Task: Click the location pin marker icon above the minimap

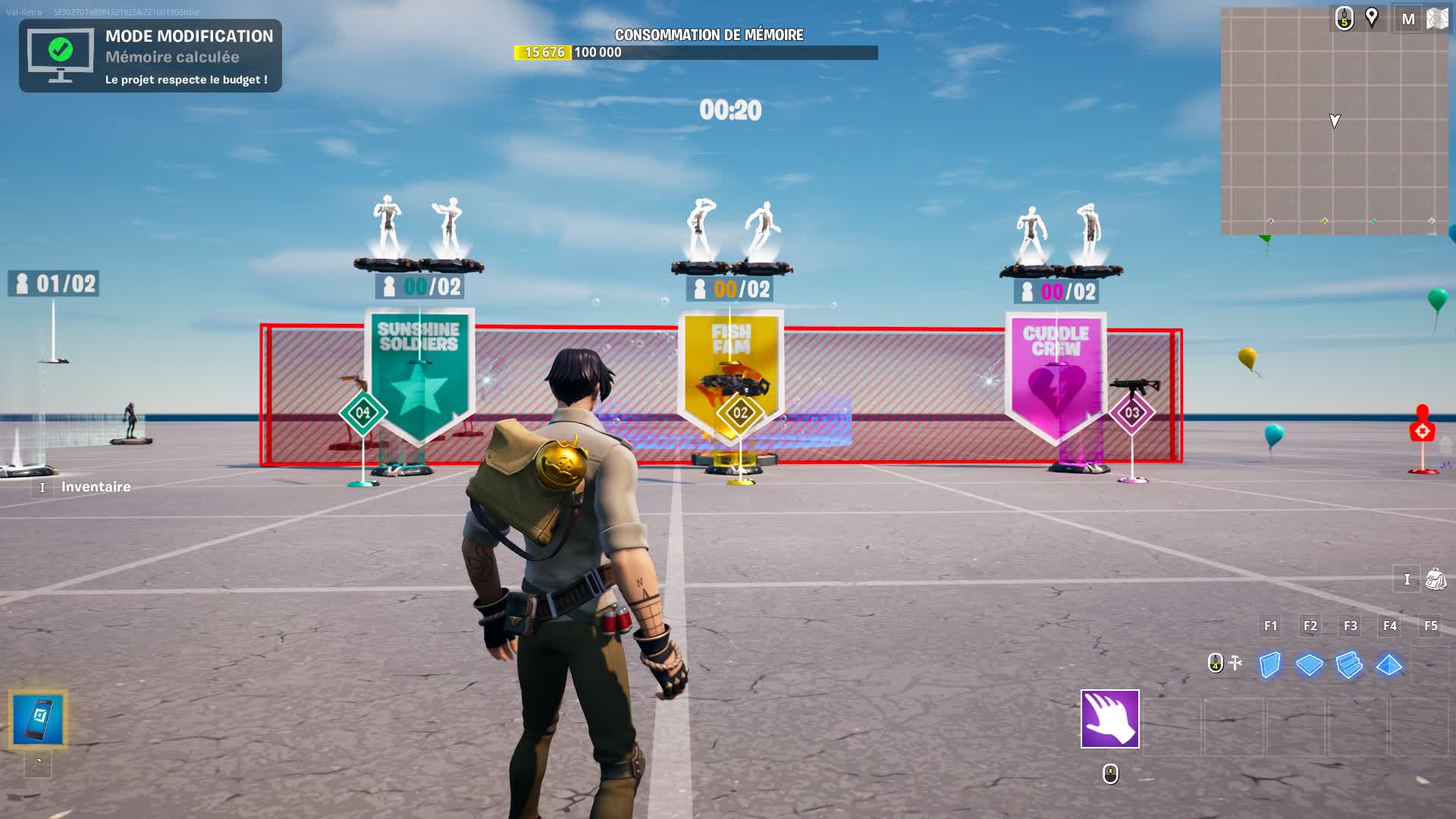Action: tap(1371, 17)
